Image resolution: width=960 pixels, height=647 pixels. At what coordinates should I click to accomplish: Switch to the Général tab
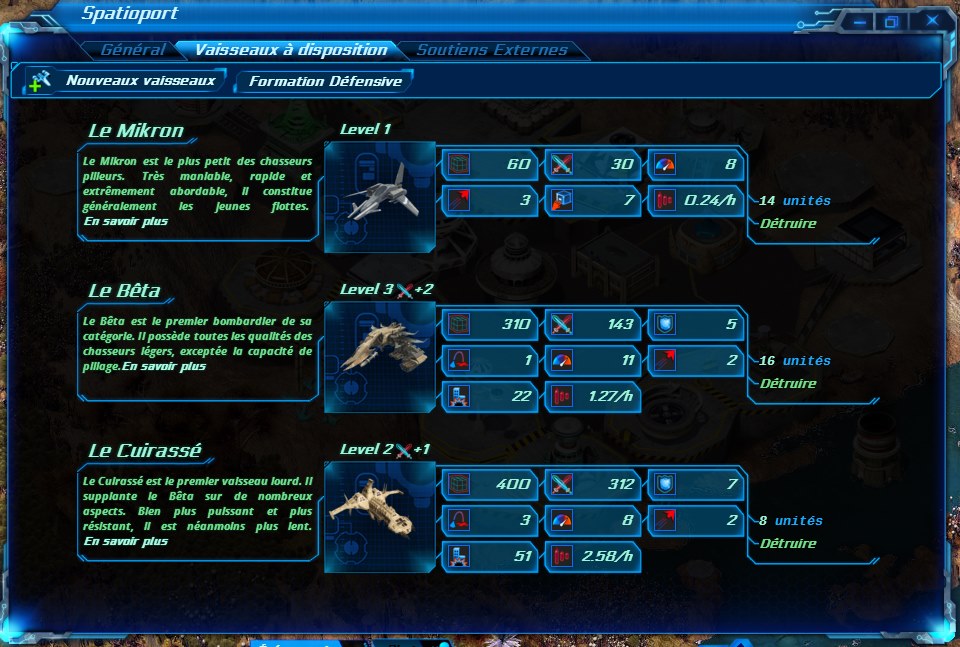[x=132, y=50]
